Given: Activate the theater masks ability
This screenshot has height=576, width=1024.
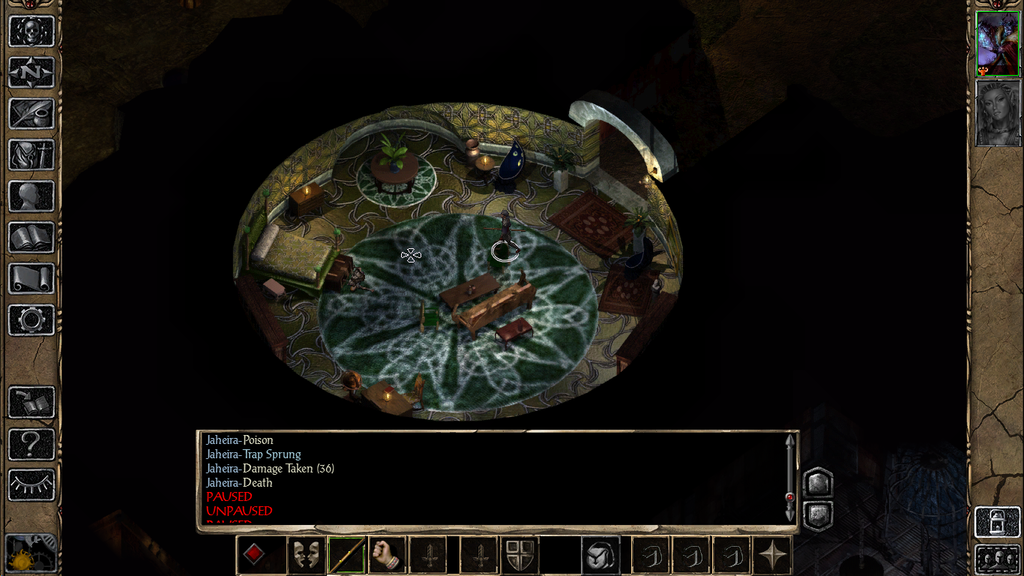Looking at the screenshot, I should click(306, 554).
